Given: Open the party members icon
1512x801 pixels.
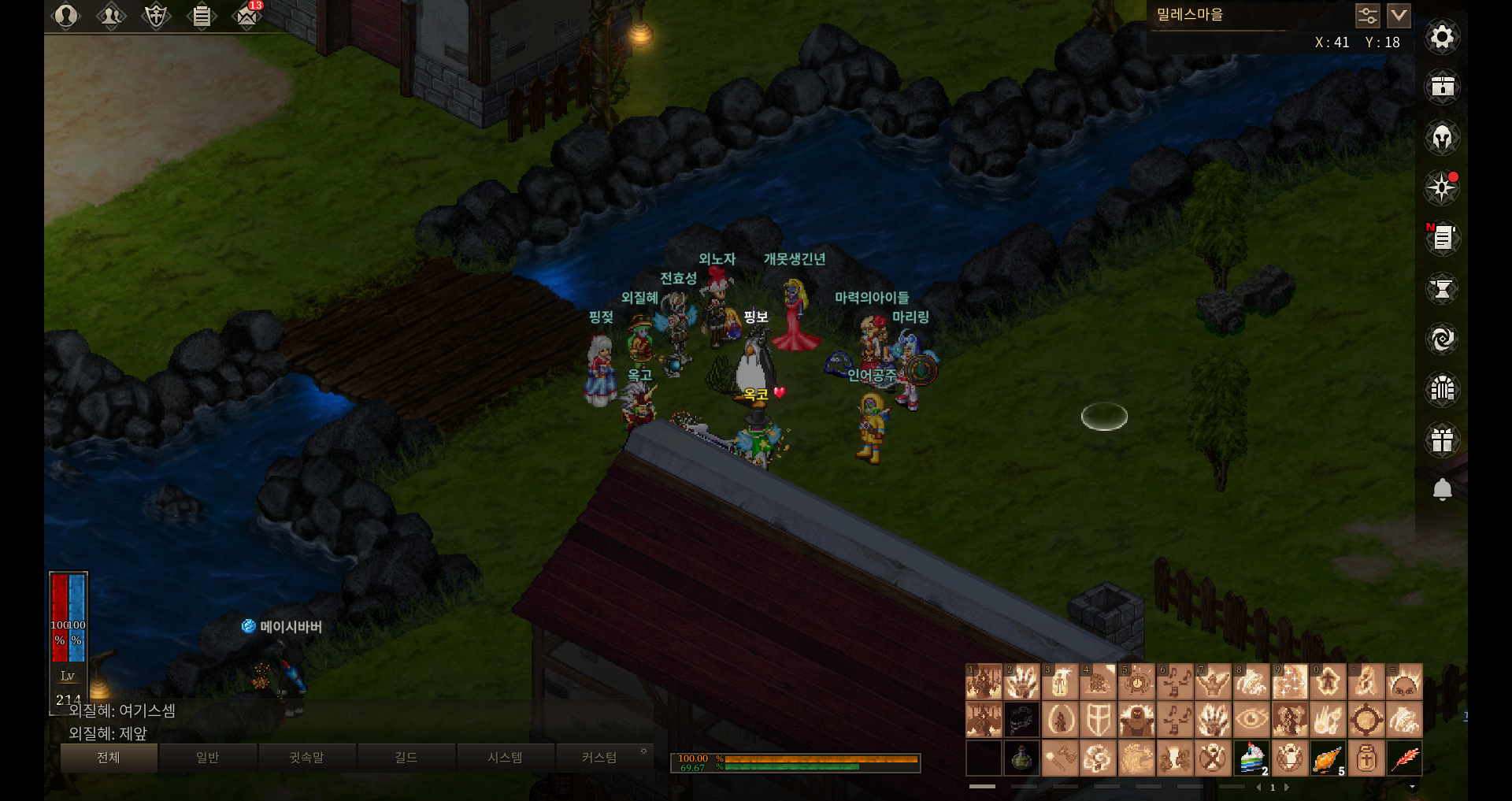Looking at the screenshot, I should [111, 16].
